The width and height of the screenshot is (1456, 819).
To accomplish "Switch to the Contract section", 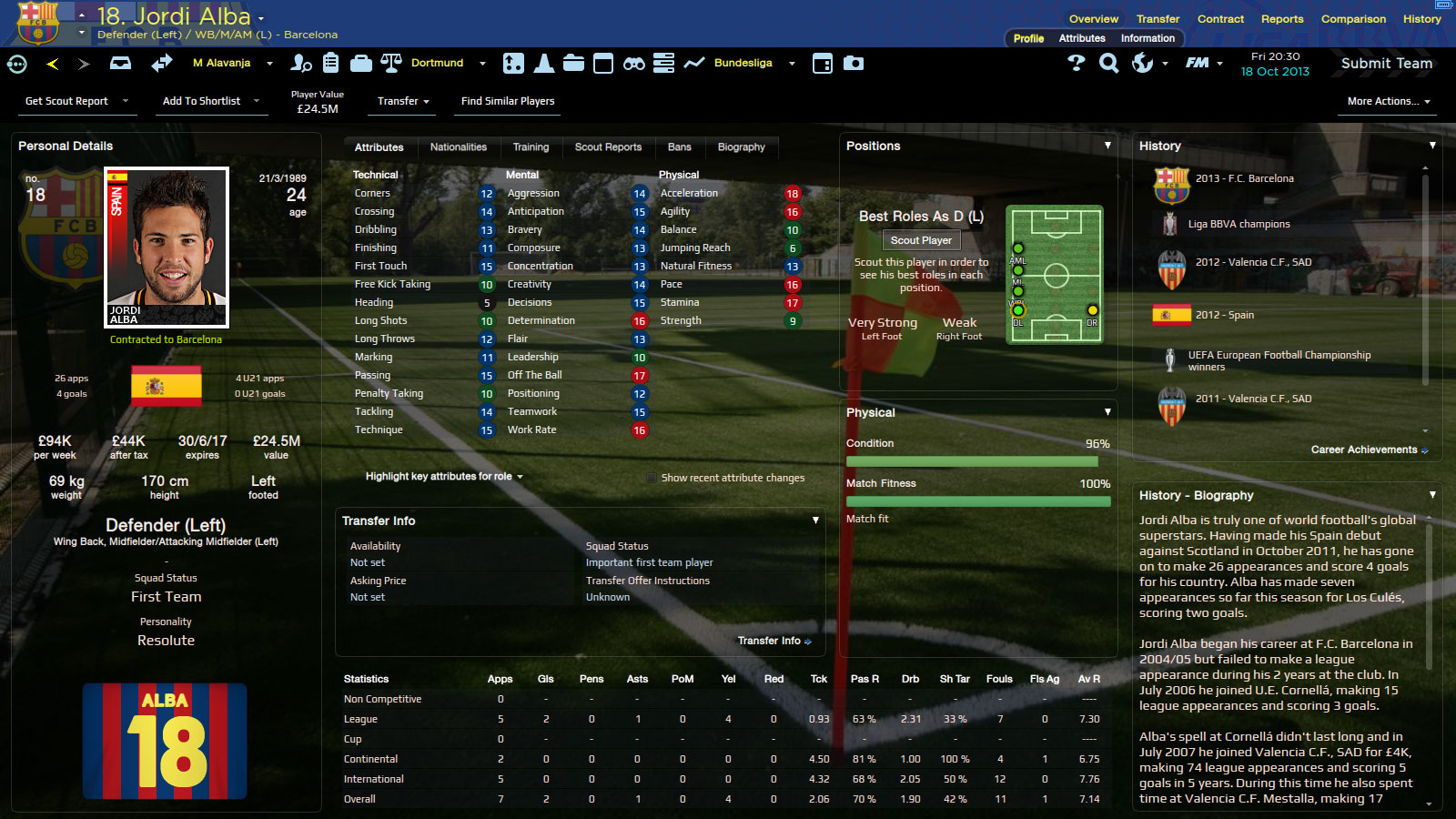I will pos(1220,19).
